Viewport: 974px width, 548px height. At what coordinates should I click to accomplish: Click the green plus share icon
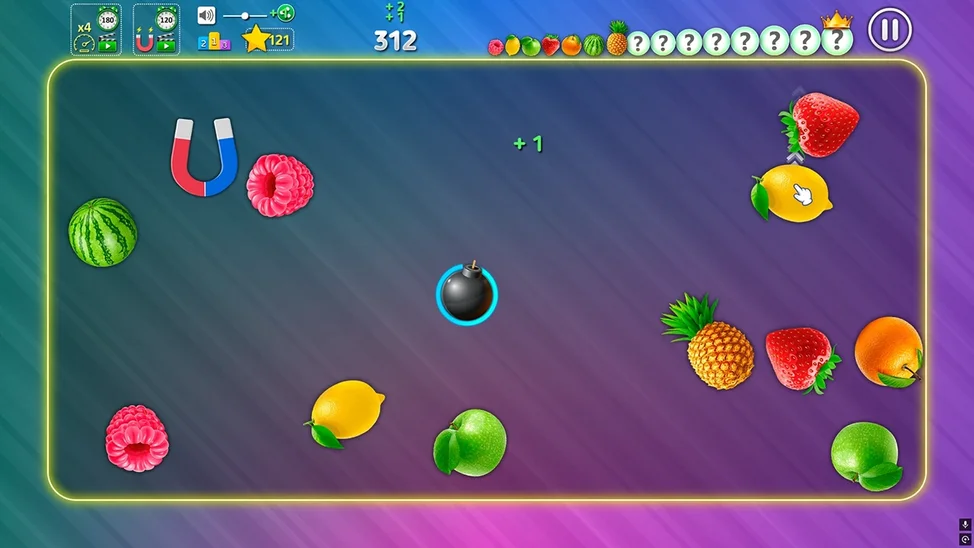[284, 13]
